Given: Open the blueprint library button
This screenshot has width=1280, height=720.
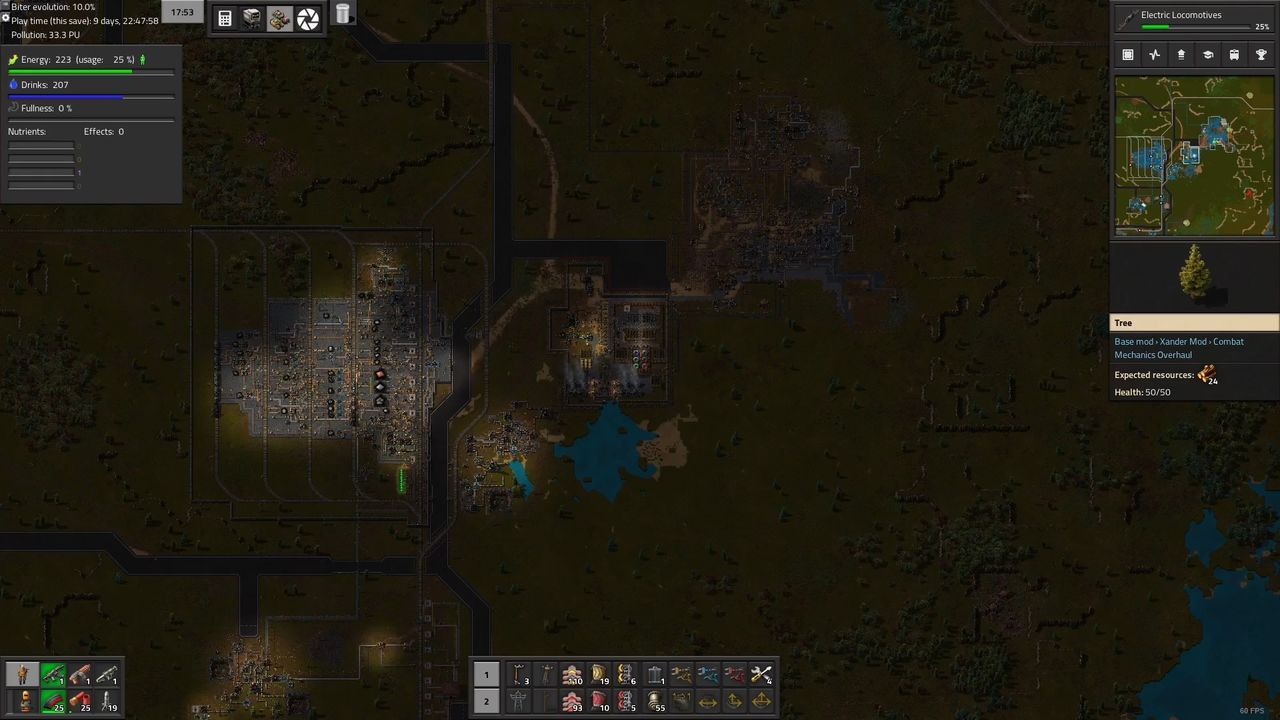Looking at the screenshot, I should click(x=1128, y=55).
